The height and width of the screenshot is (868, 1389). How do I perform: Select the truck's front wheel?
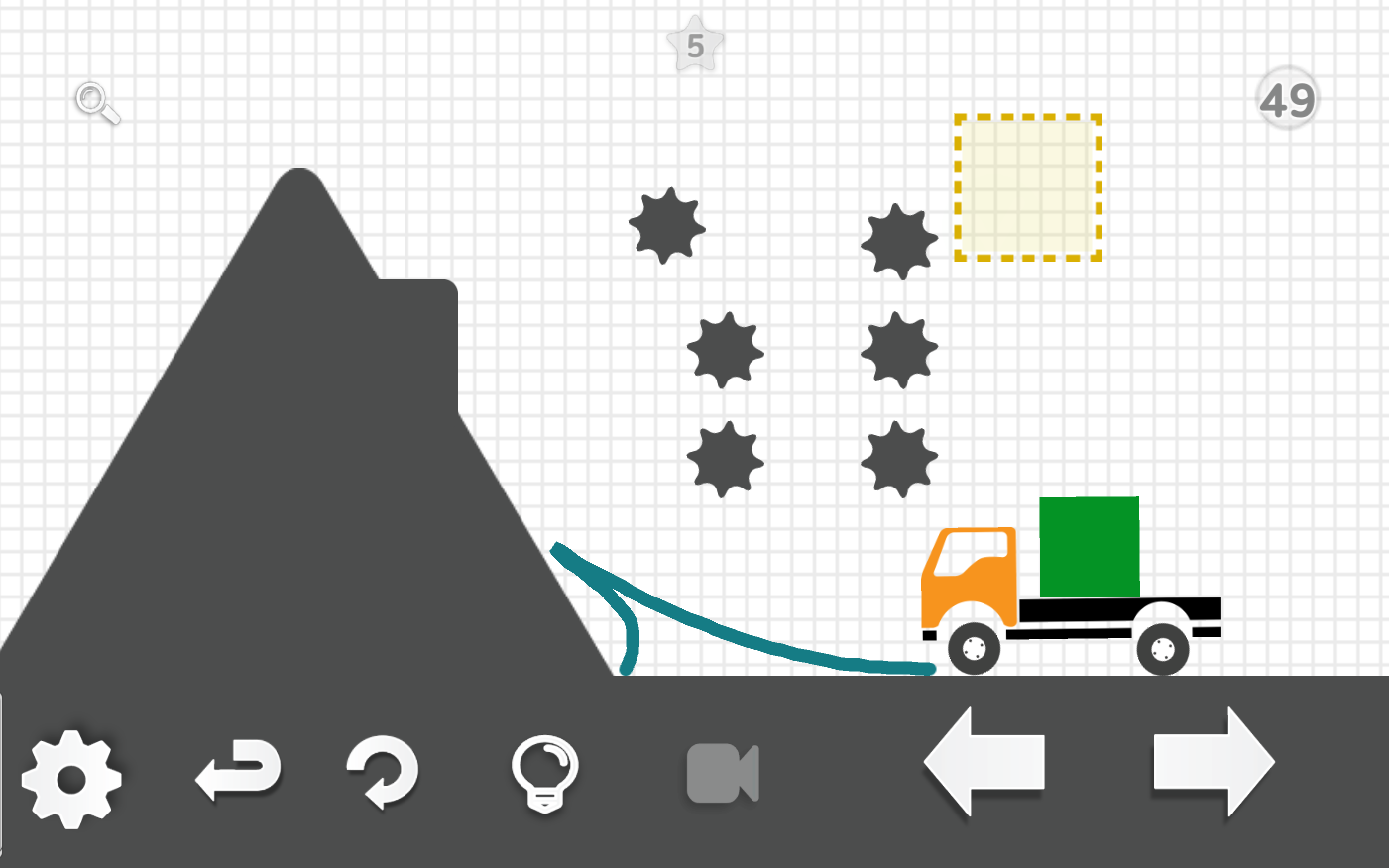click(x=975, y=649)
